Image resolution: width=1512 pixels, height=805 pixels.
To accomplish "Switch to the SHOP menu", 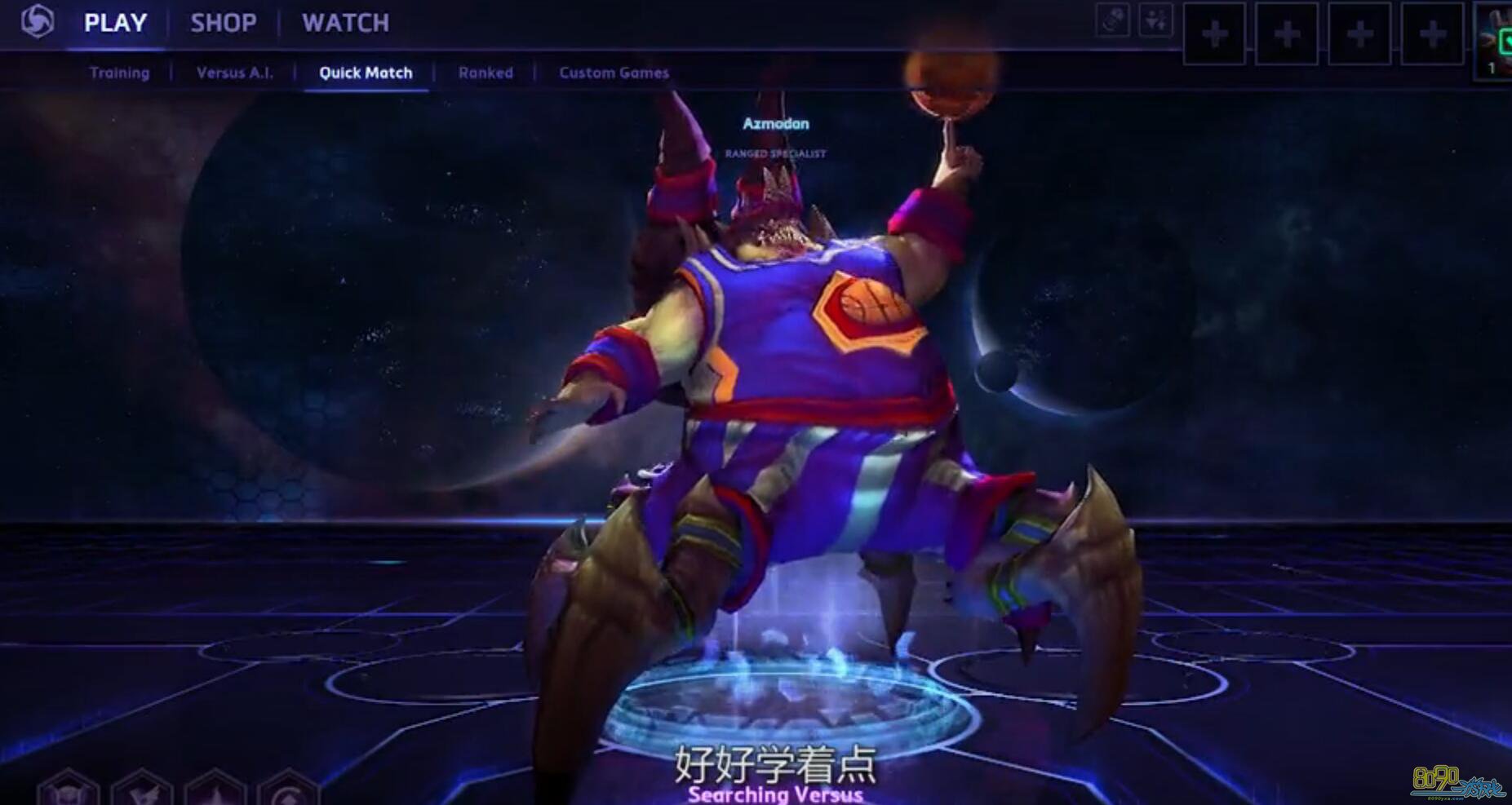I will [223, 22].
